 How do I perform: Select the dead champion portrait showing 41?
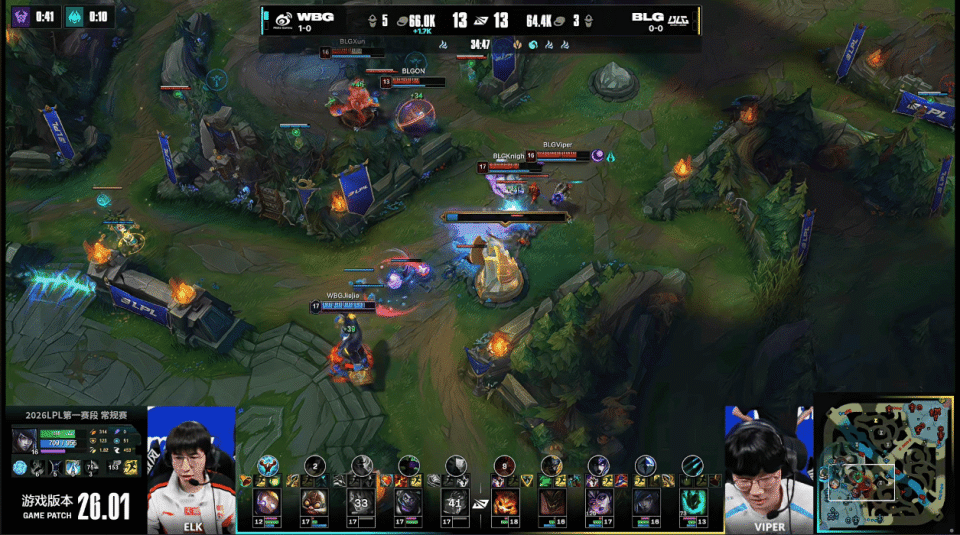(454, 500)
